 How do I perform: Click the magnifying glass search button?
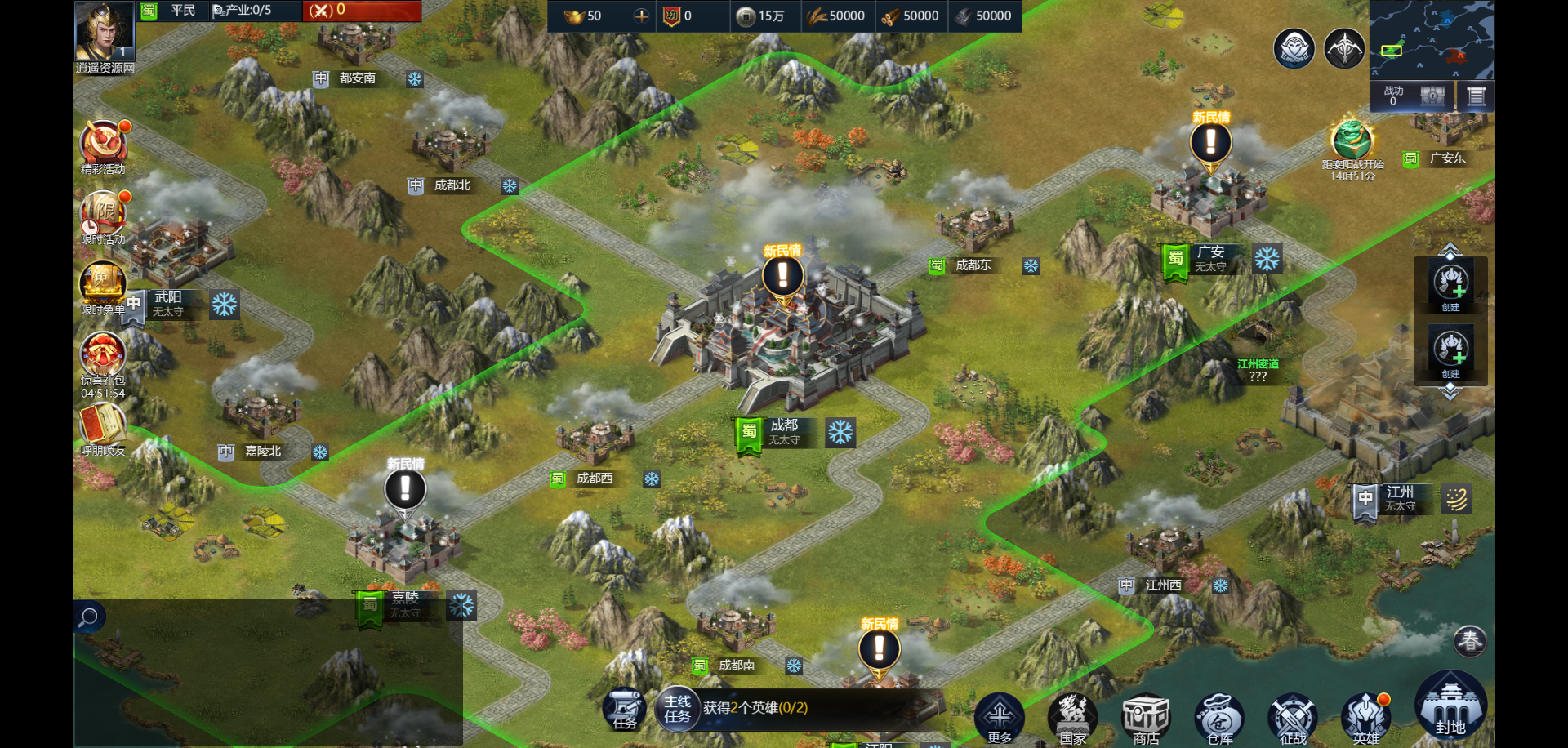pyautogui.click(x=88, y=617)
